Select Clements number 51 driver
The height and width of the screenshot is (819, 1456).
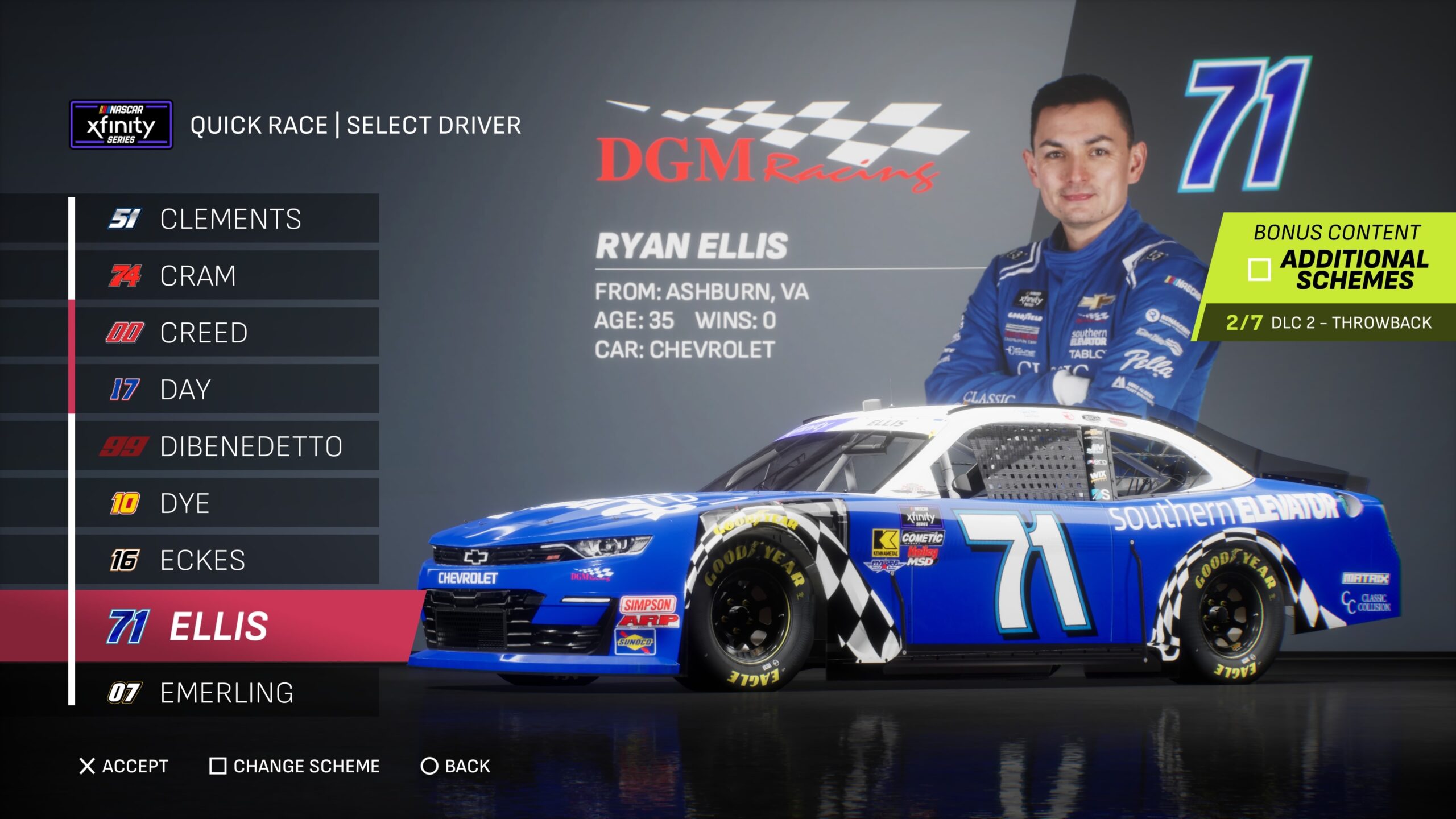pos(227,219)
